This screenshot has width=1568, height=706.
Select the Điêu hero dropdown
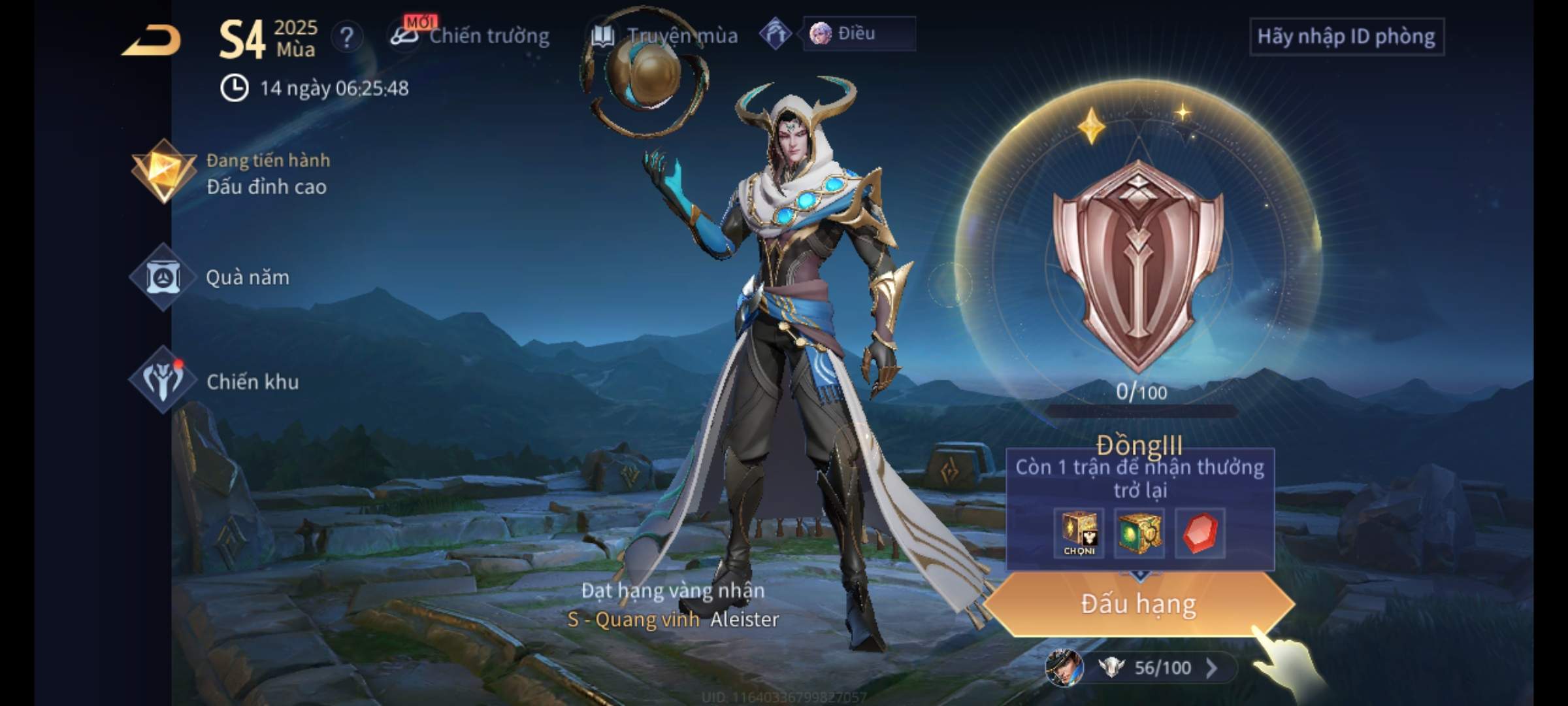[x=858, y=33]
